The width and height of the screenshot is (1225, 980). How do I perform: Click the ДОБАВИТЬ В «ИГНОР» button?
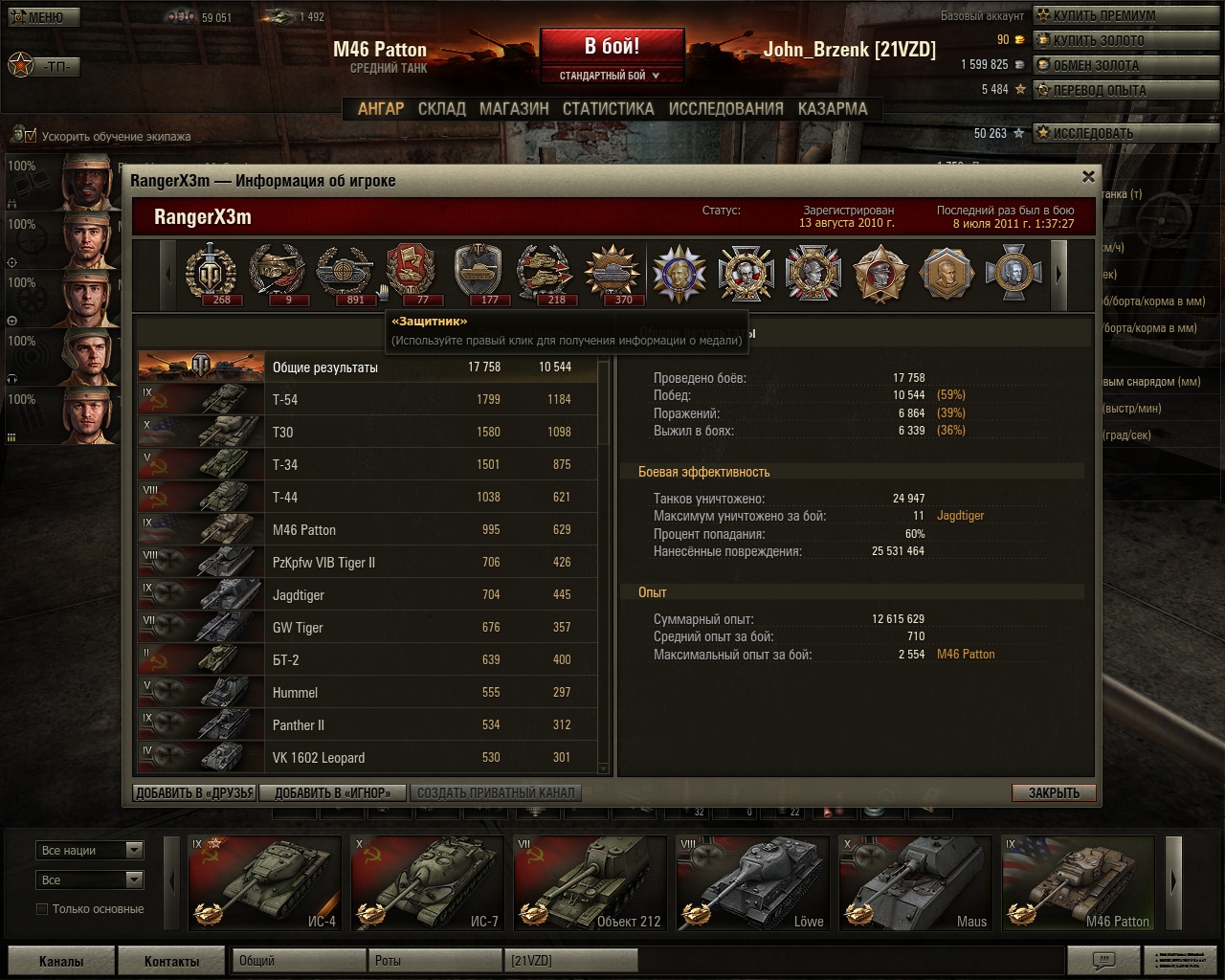pyautogui.click(x=333, y=792)
